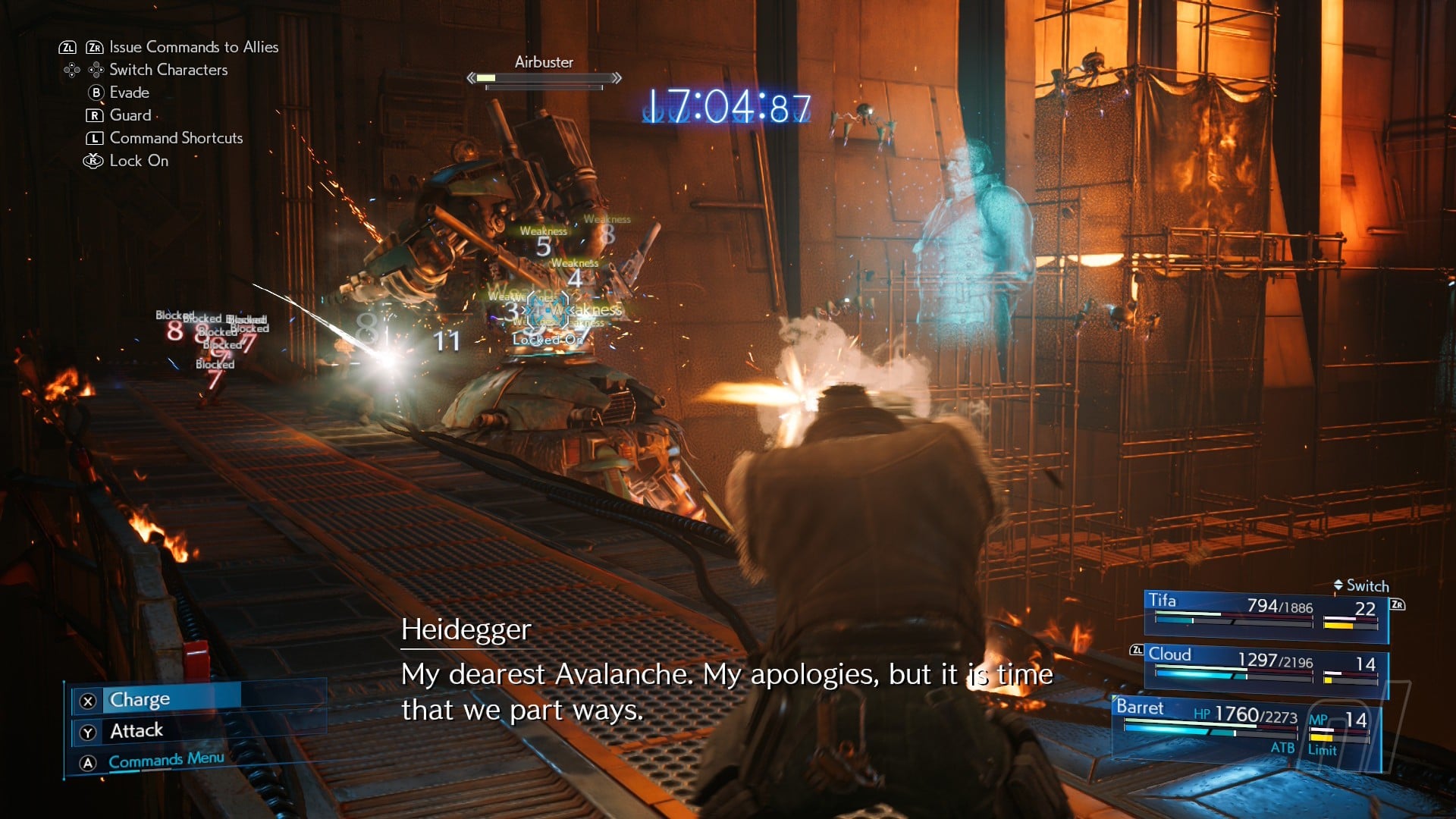
Task: Open the Commands Menu
Action: click(x=166, y=761)
